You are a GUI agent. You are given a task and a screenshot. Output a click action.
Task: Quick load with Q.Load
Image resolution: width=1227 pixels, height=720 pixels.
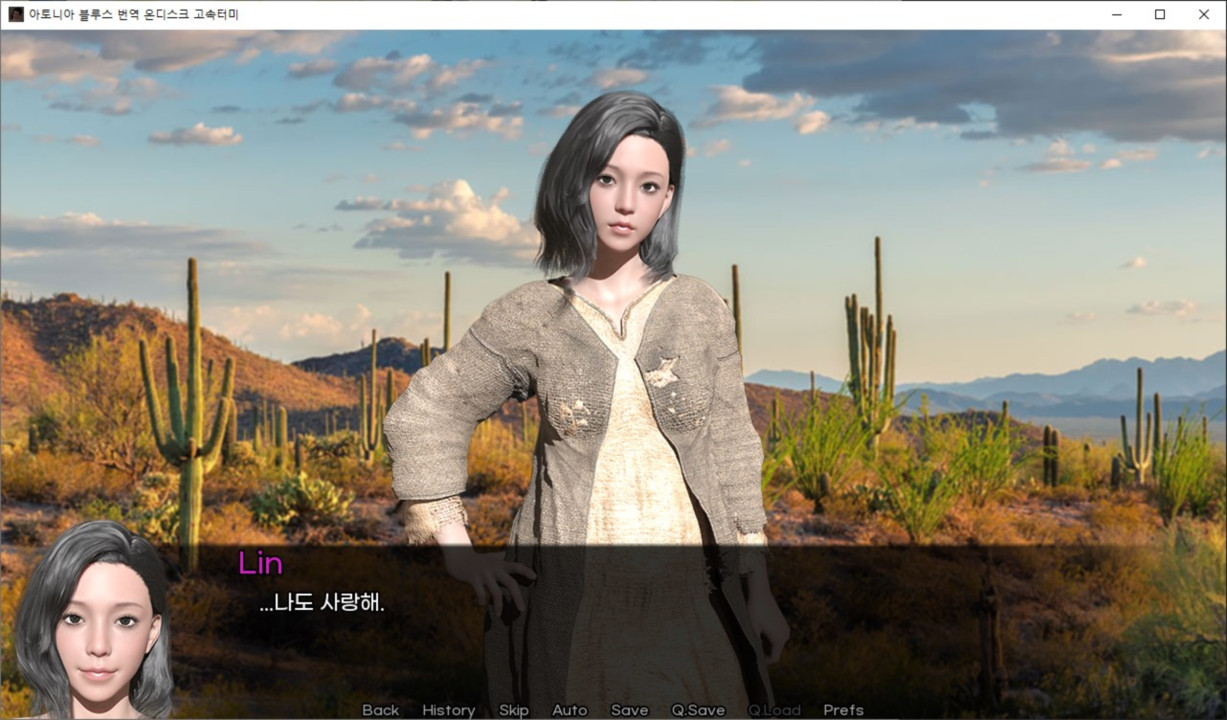(x=774, y=710)
